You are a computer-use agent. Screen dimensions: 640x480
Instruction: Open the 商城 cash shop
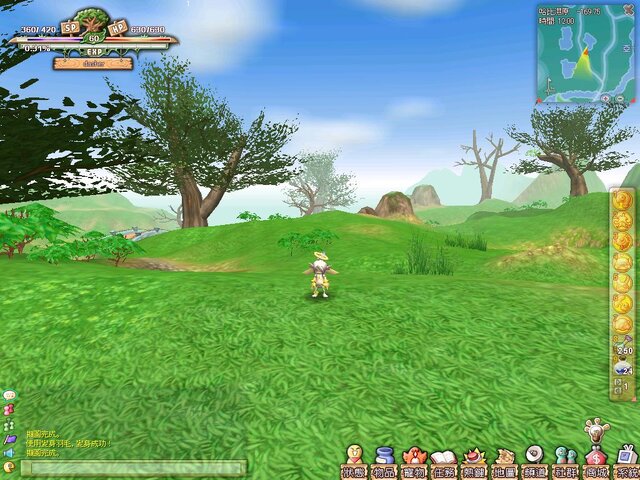(596, 464)
